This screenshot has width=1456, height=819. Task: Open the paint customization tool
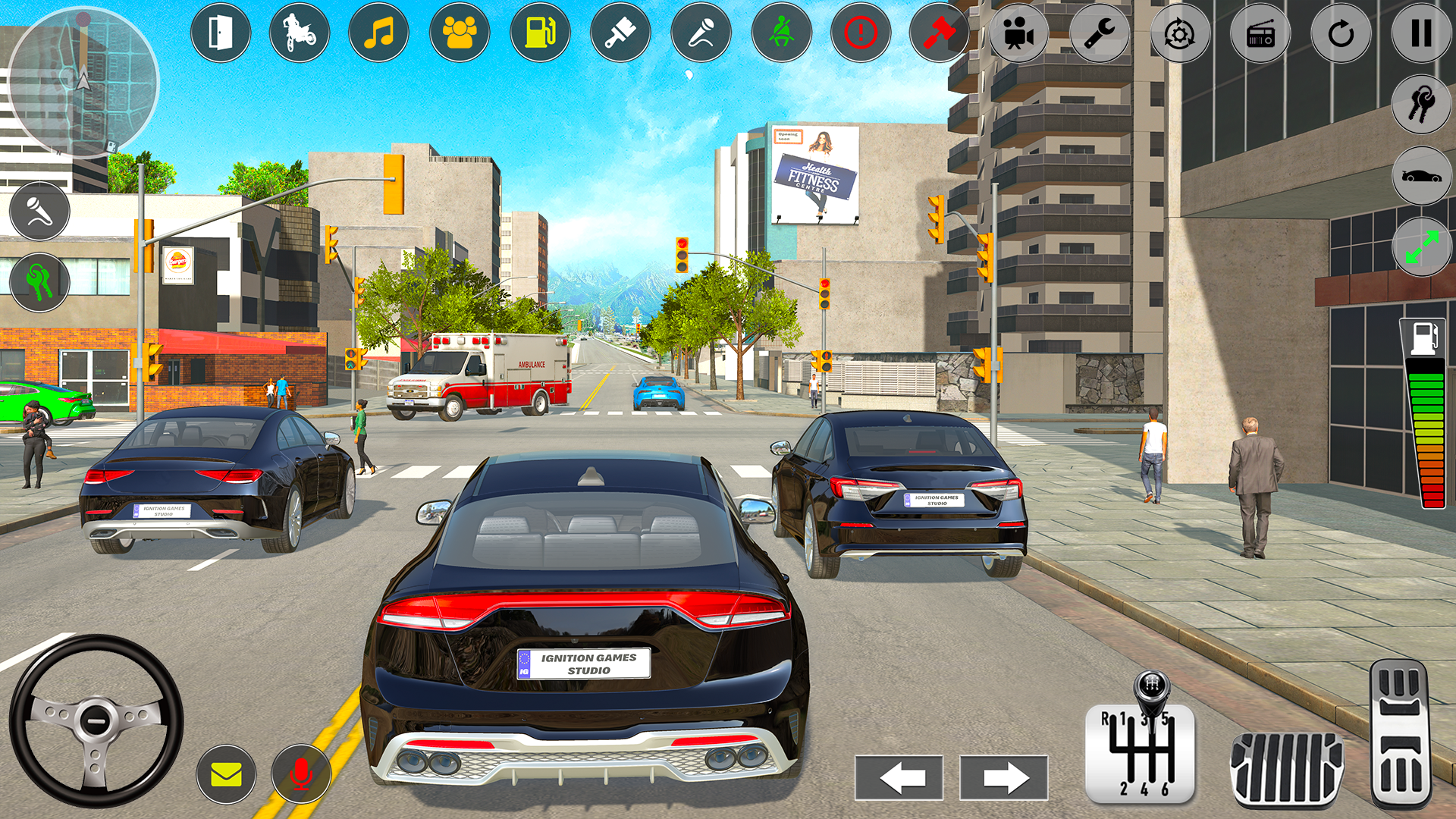click(620, 33)
